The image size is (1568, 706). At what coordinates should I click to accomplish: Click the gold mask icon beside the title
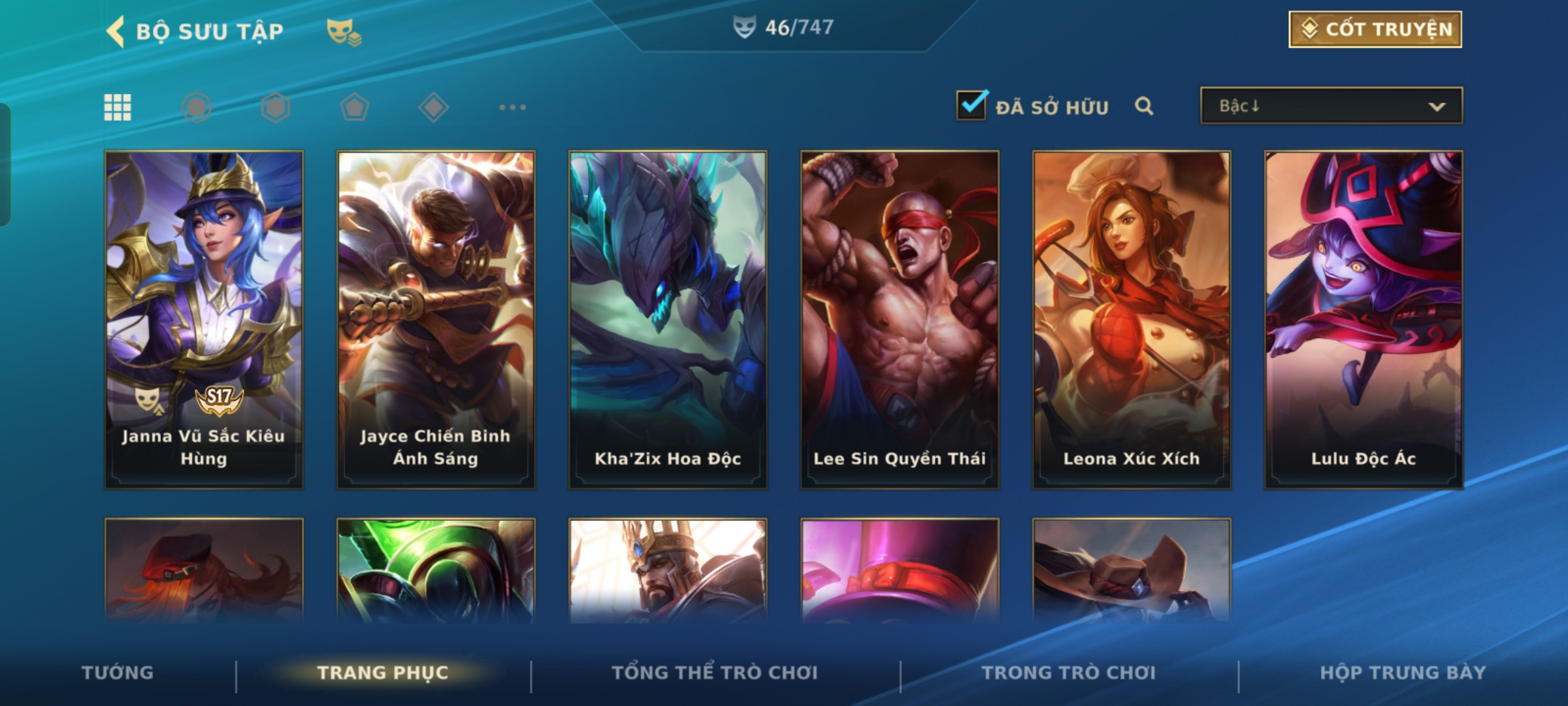(x=344, y=31)
